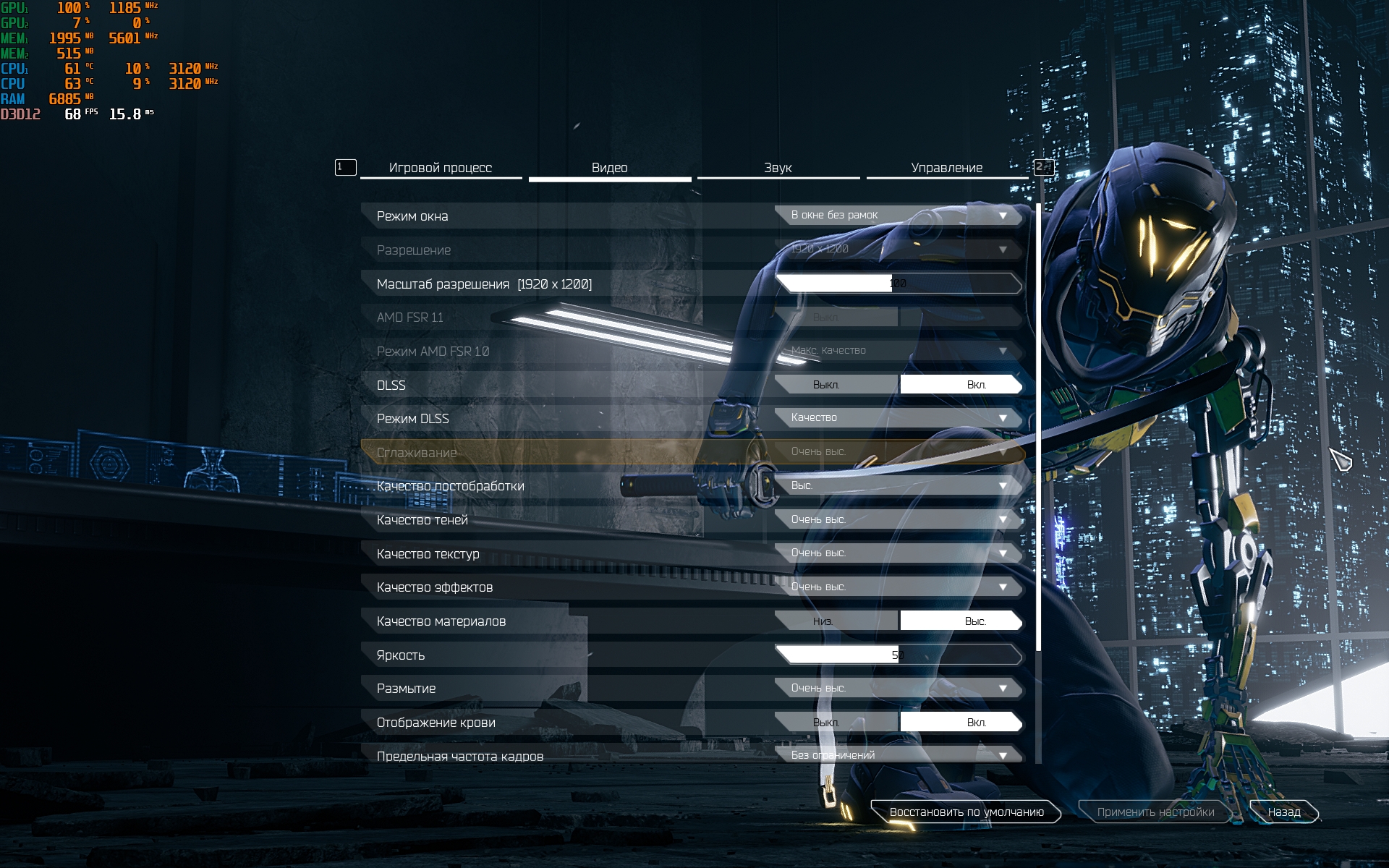The width and height of the screenshot is (1389, 868).
Task: Go back with the Назад button
Action: tap(1283, 812)
